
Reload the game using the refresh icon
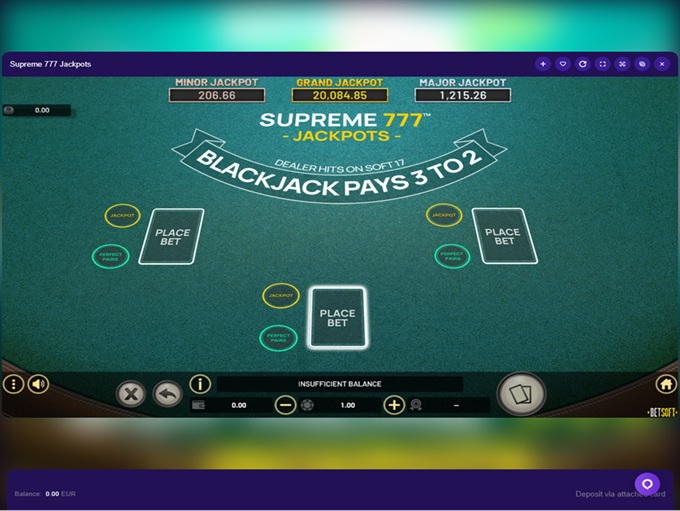[x=583, y=64]
